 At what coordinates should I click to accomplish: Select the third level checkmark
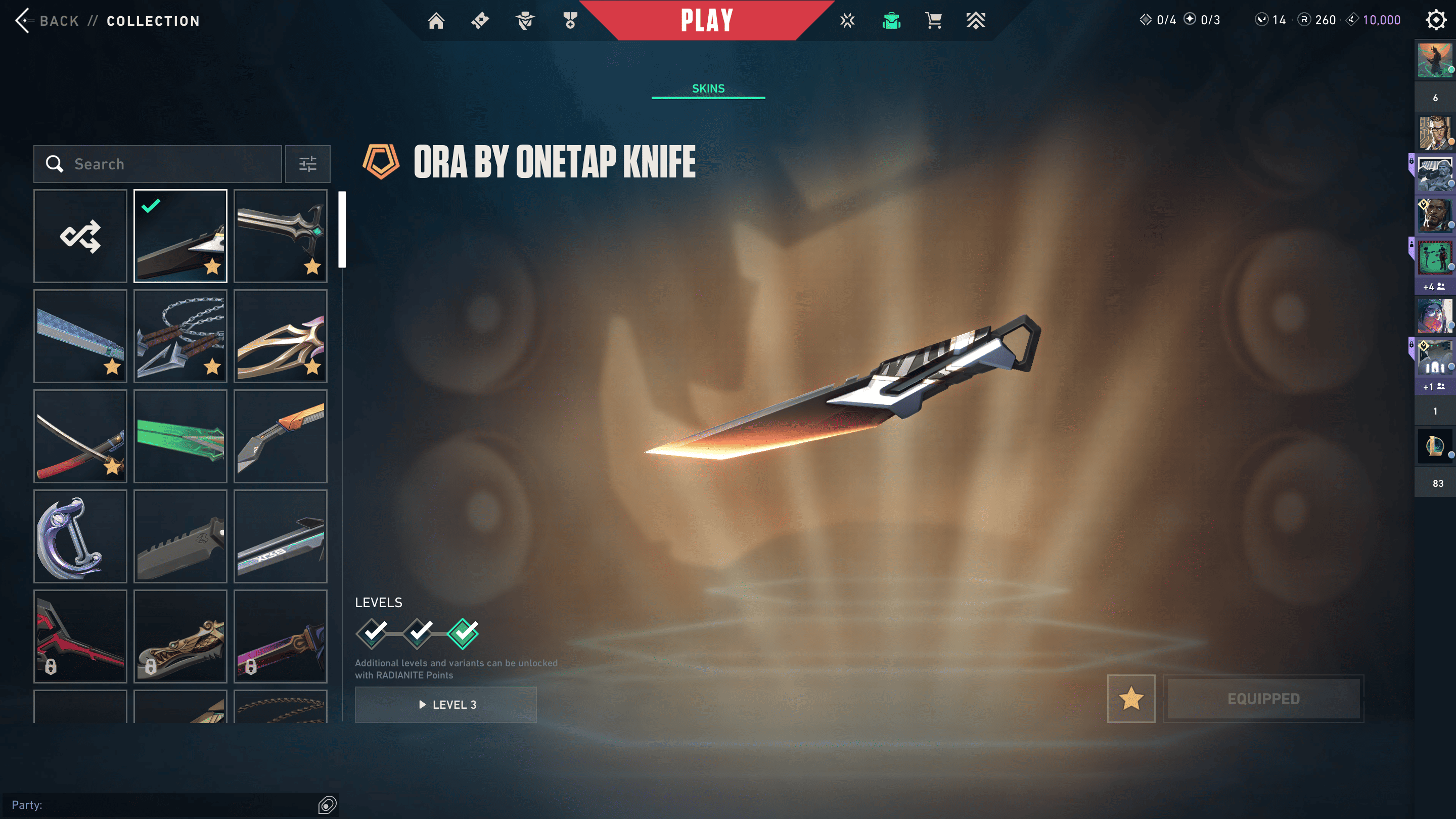(463, 633)
